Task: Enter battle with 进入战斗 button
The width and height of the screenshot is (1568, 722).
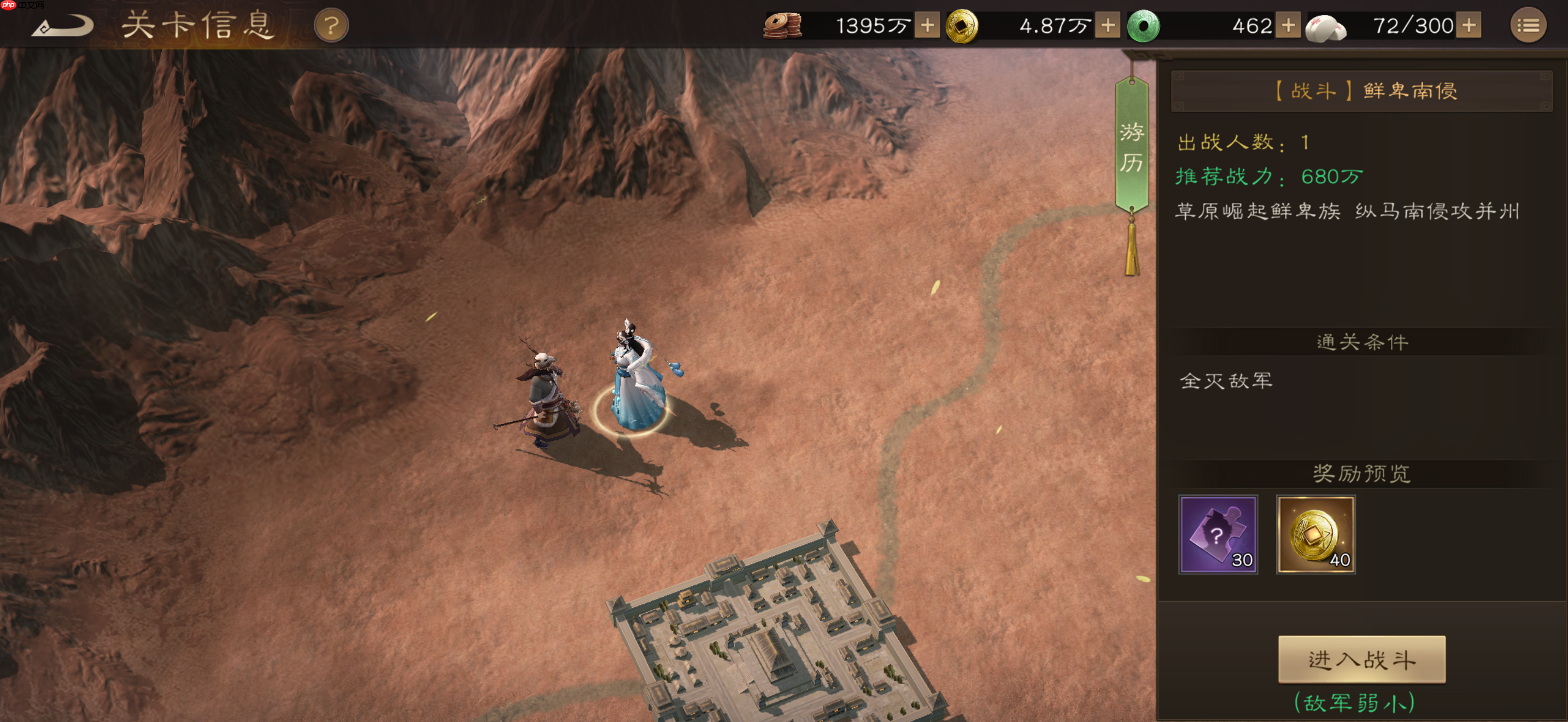Action: [1362, 659]
